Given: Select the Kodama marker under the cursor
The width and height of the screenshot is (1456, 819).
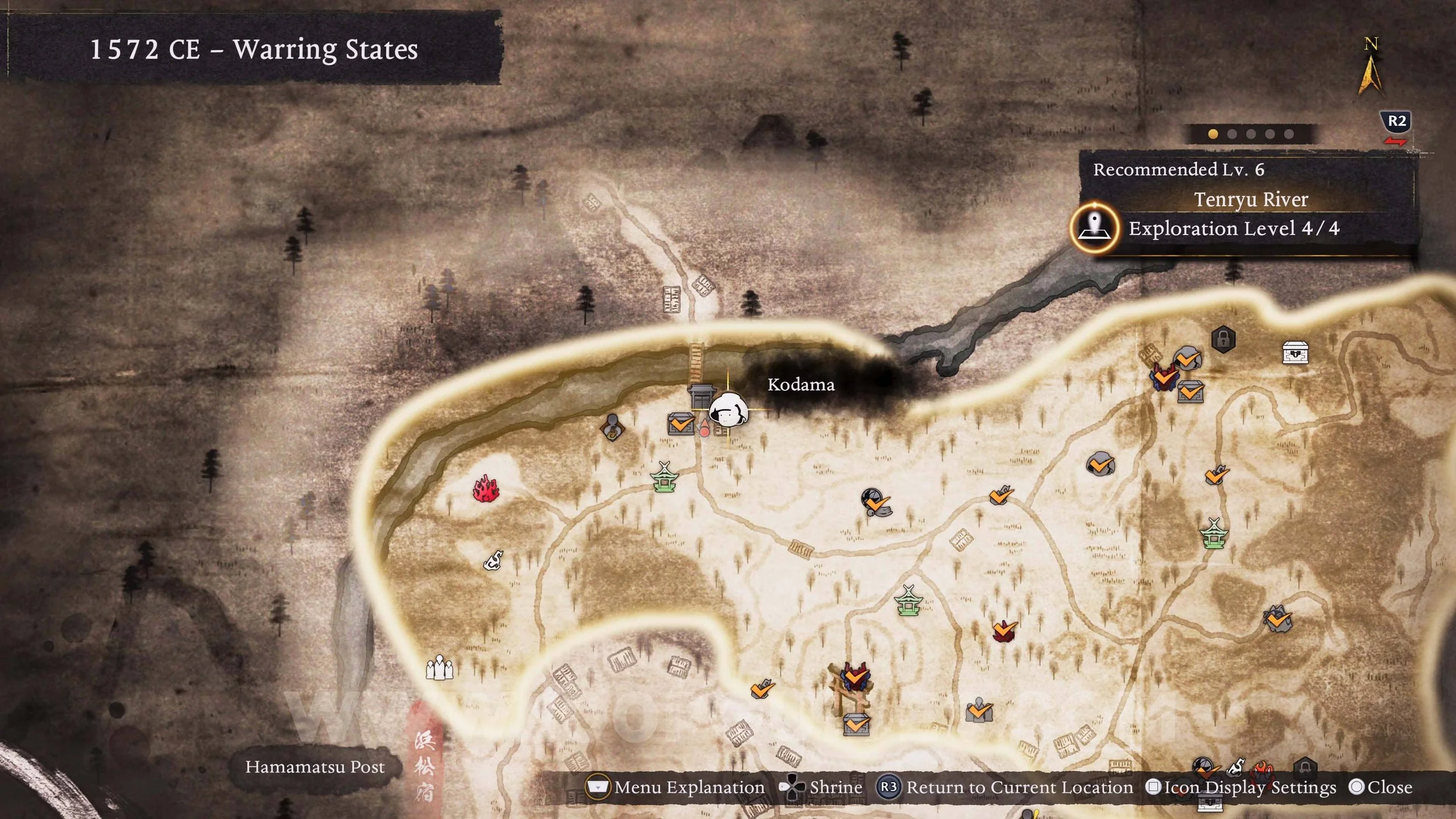Looking at the screenshot, I should pos(729,410).
